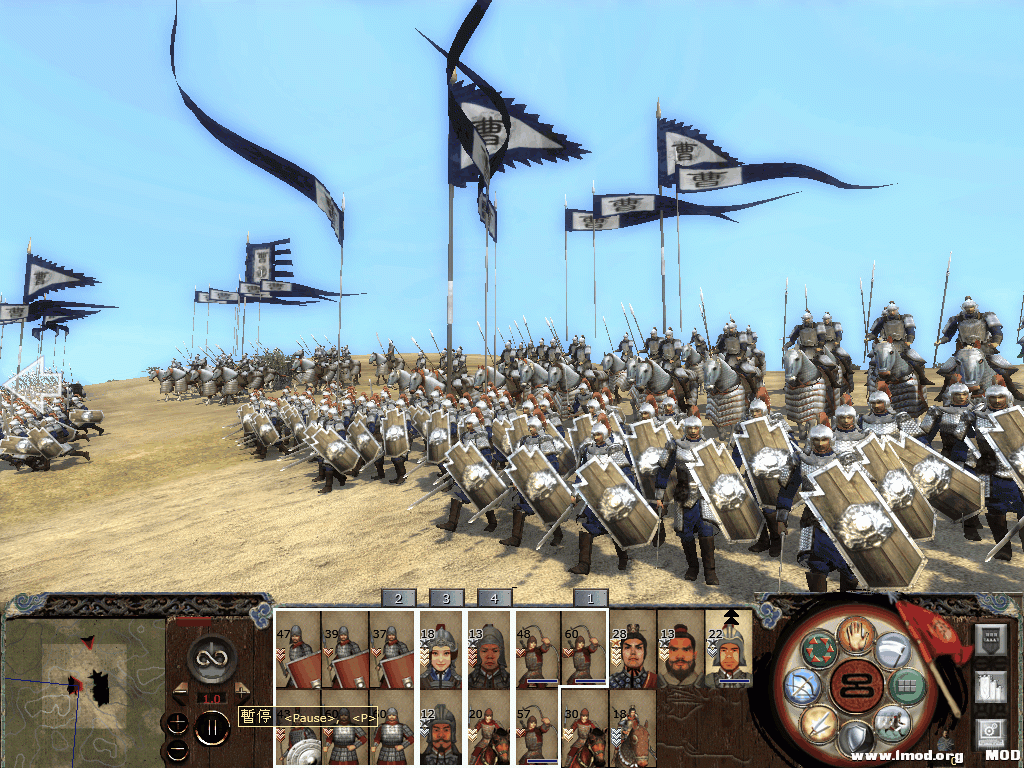
Task: Zoom in the minimap with the plus button
Action: point(176,724)
